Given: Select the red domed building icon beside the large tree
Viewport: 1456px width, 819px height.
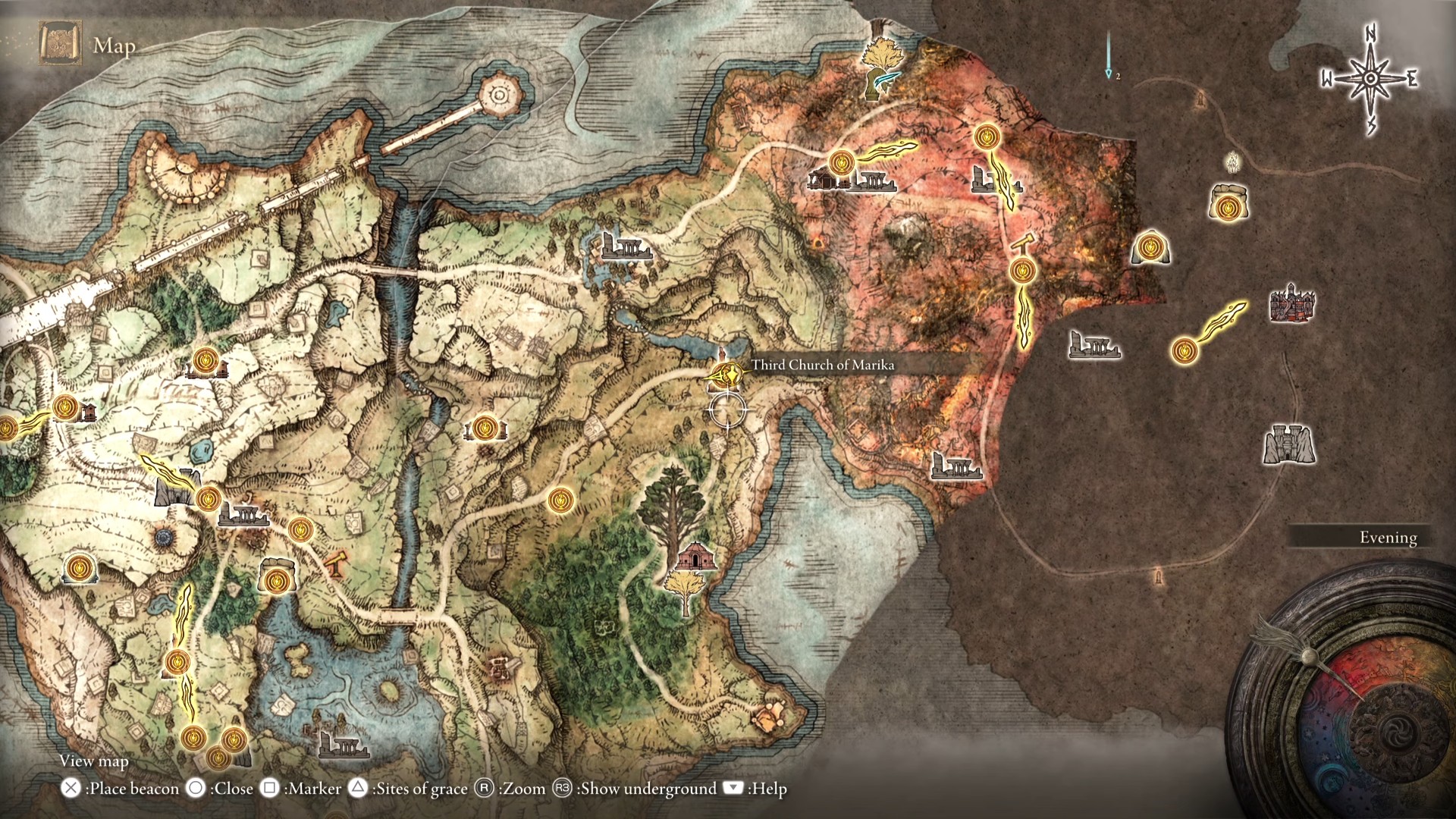Looking at the screenshot, I should pyautogui.click(x=692, y=557).
